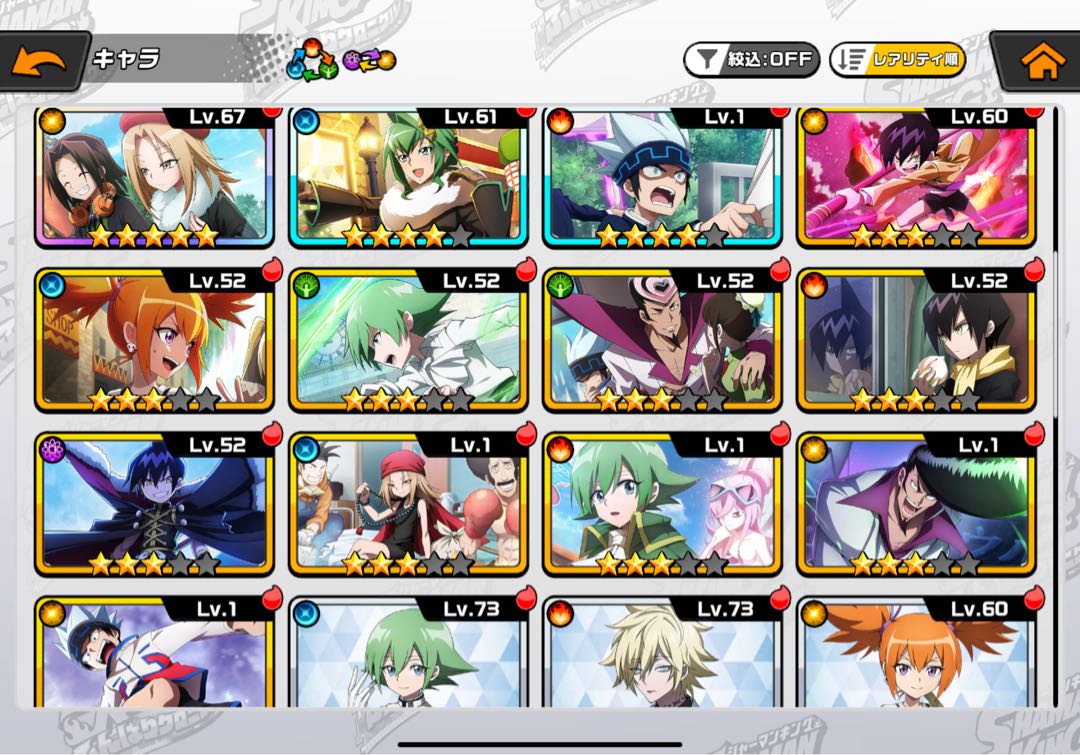Select the Lv.1 boxing gloves group card
This screenshot has width=1080, height=755.
(408, 505)
